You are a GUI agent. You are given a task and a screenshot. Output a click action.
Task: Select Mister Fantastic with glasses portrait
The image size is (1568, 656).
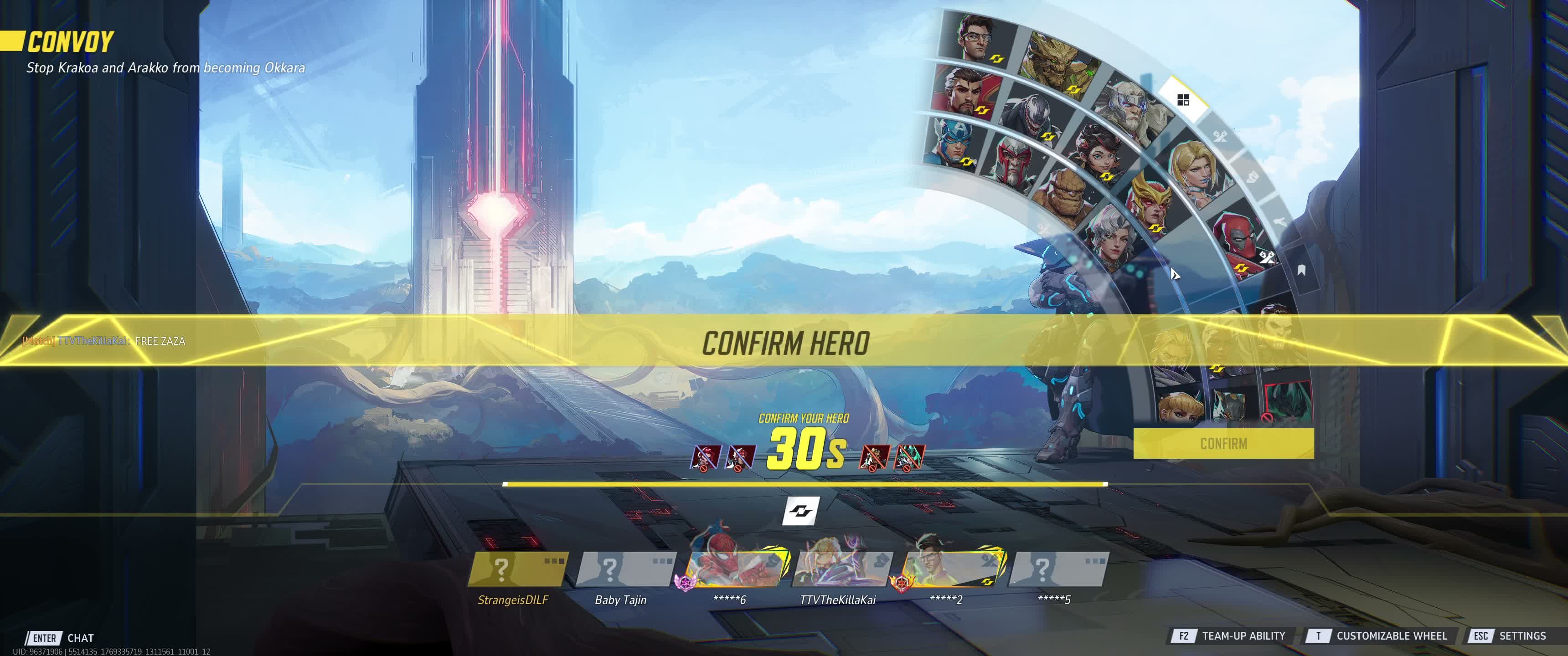tap(977, 38)
